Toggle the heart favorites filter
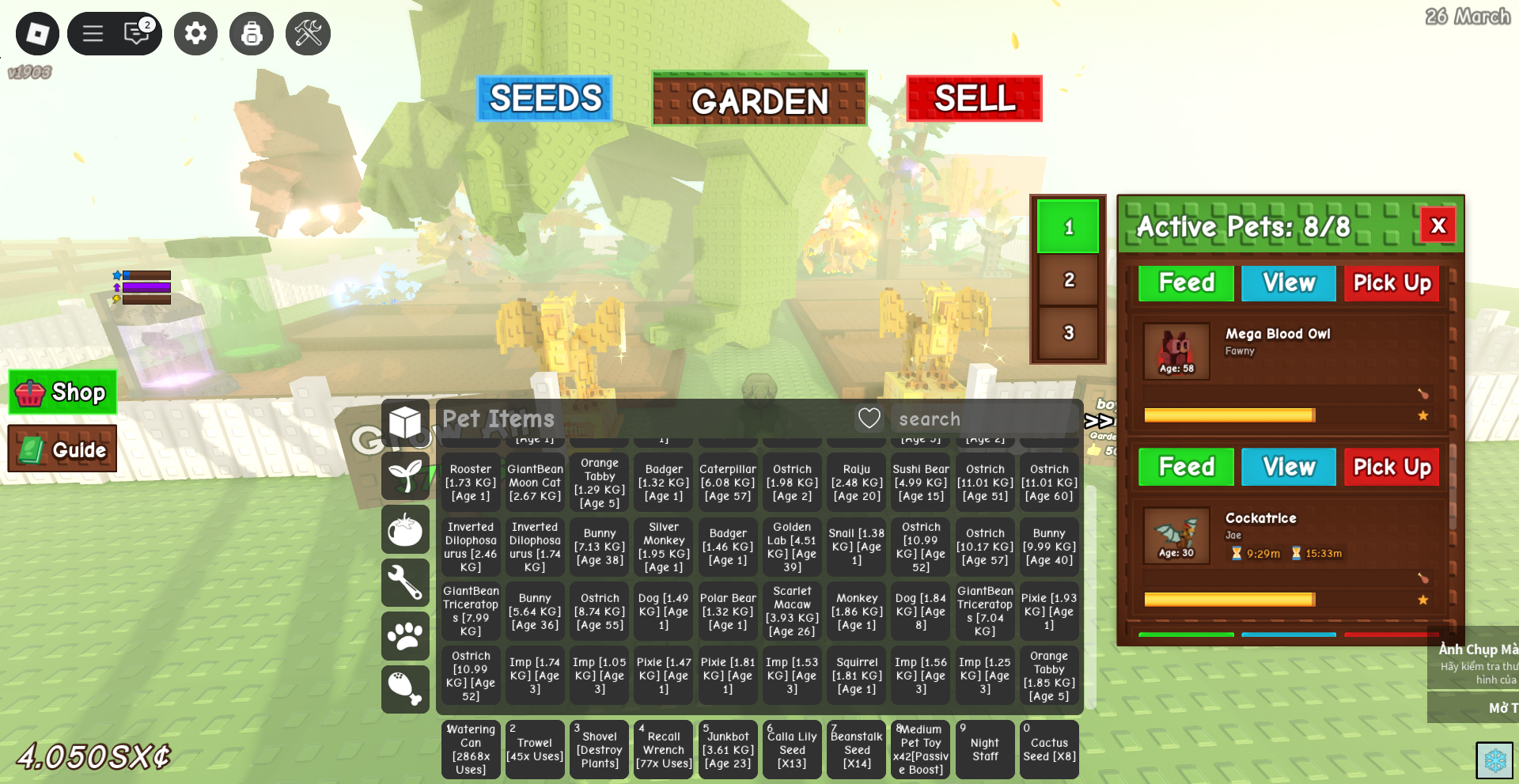Screen dimensions: 1519x784 869,419
